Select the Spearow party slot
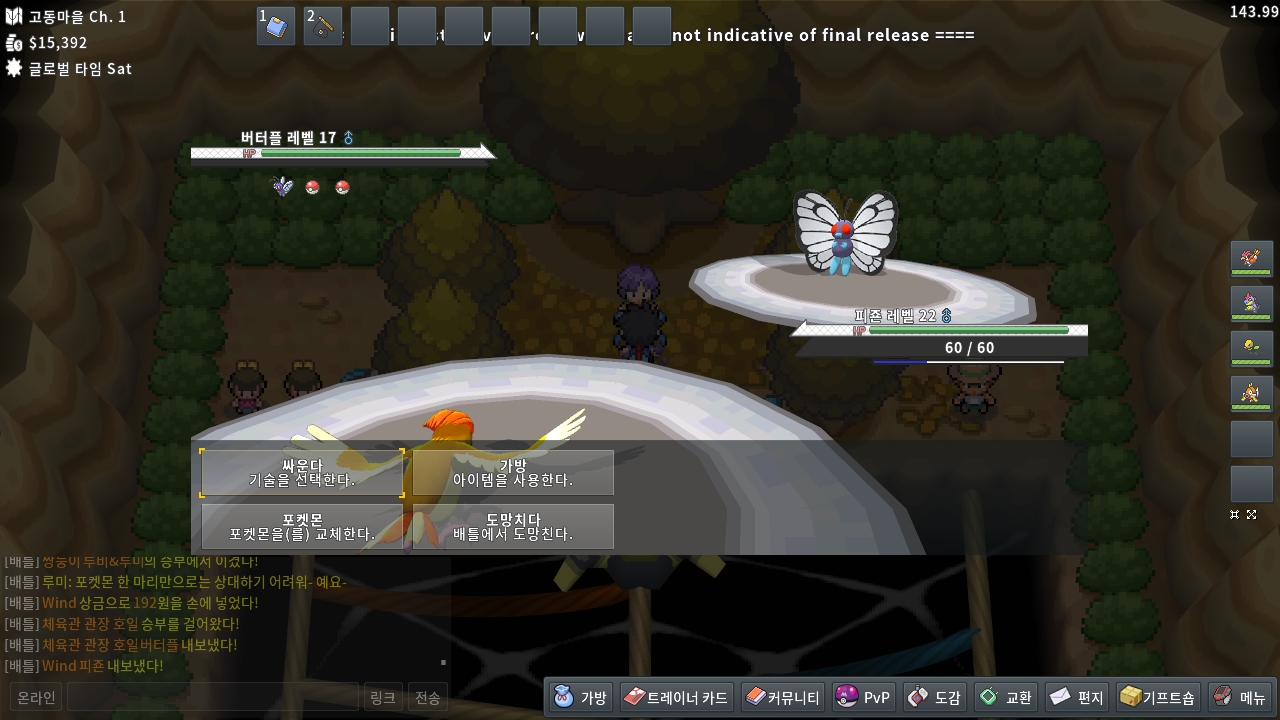Screen dimensions: 1280x720 pyautogui.click(x=1251, y=259)
